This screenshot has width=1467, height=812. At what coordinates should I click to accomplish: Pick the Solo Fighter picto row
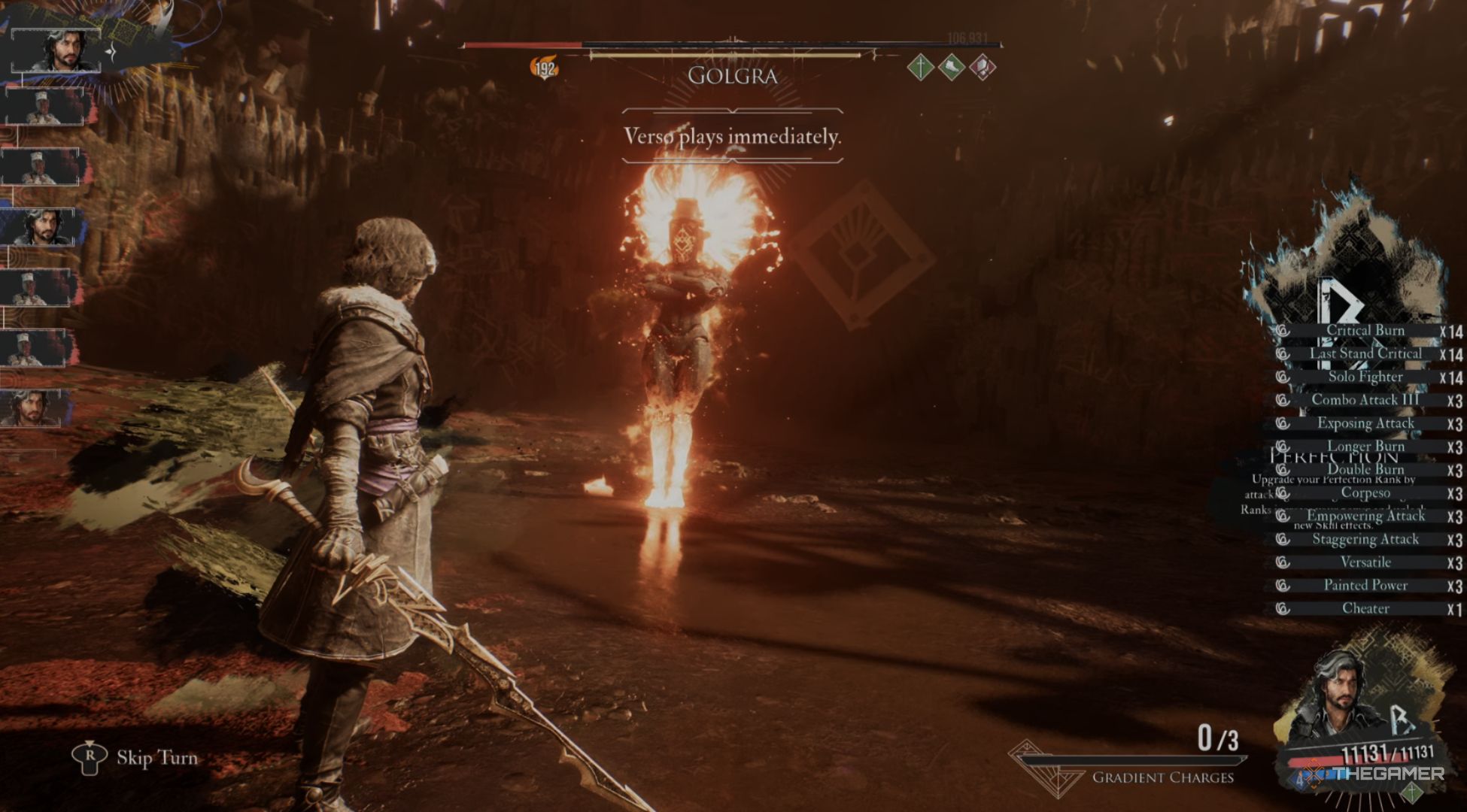point(1365,377)
